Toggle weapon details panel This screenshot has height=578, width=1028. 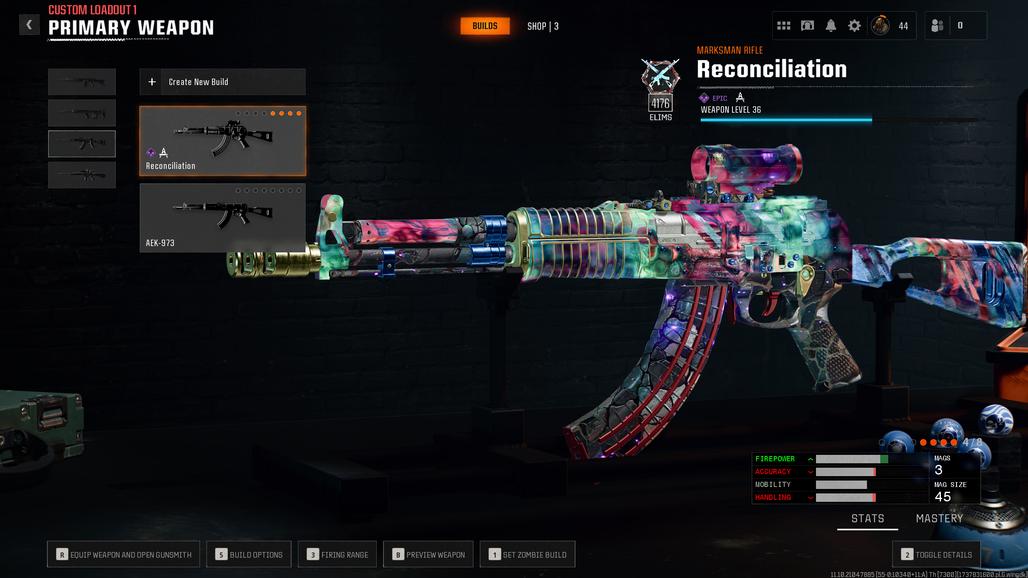(x=935, y=554)
